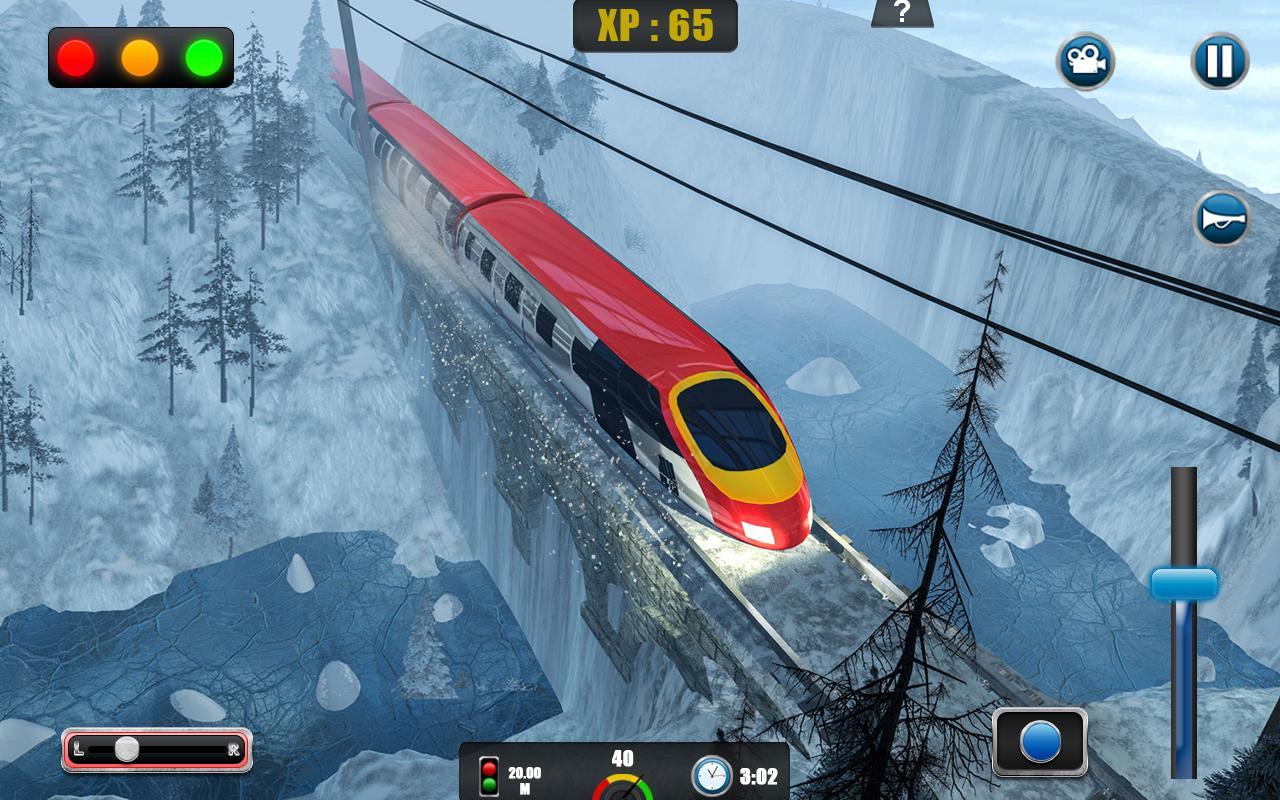
Task: Switch the camera view
Action: [1085, 61]
